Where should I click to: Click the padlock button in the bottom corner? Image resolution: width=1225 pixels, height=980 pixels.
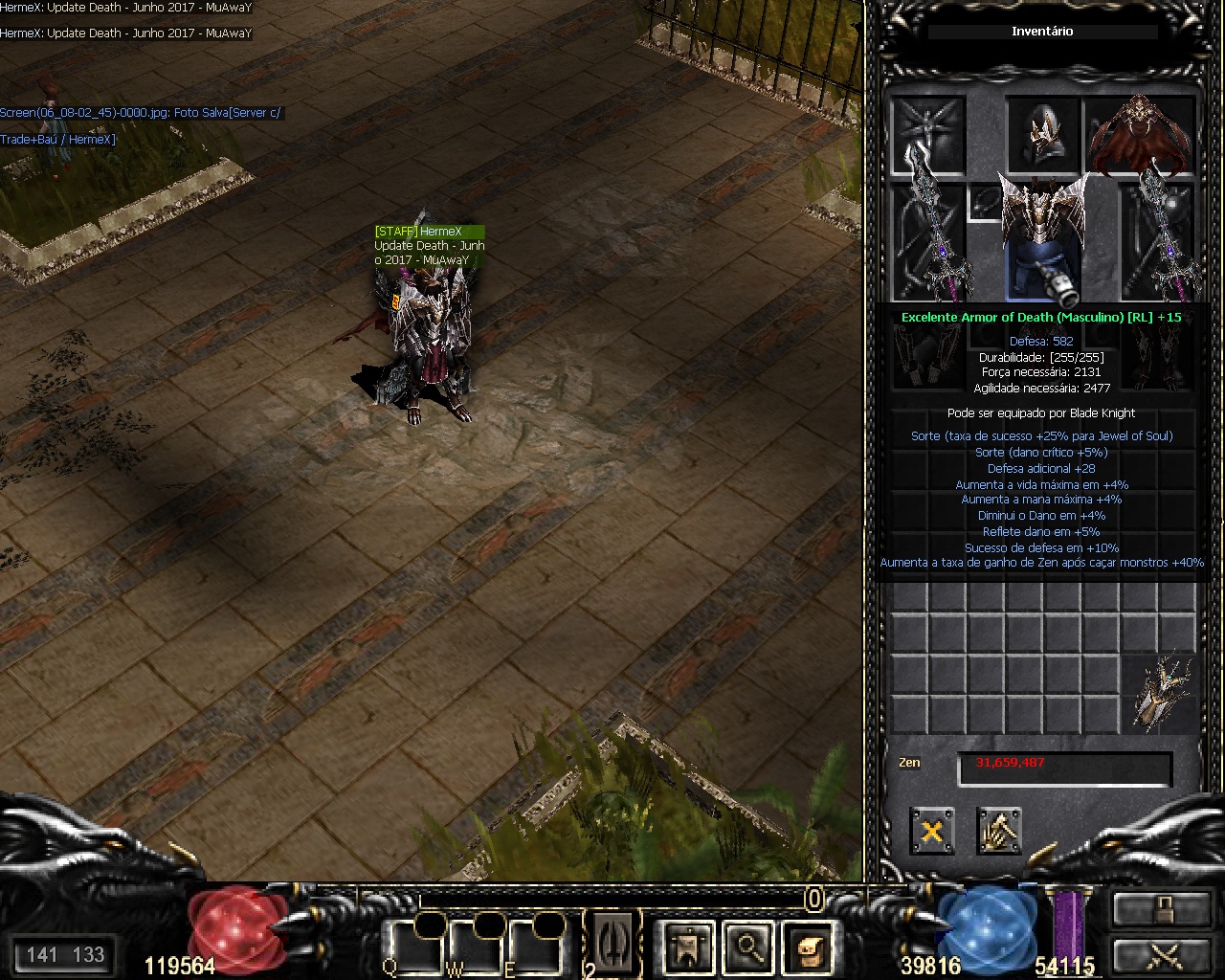pos(1160,908)
